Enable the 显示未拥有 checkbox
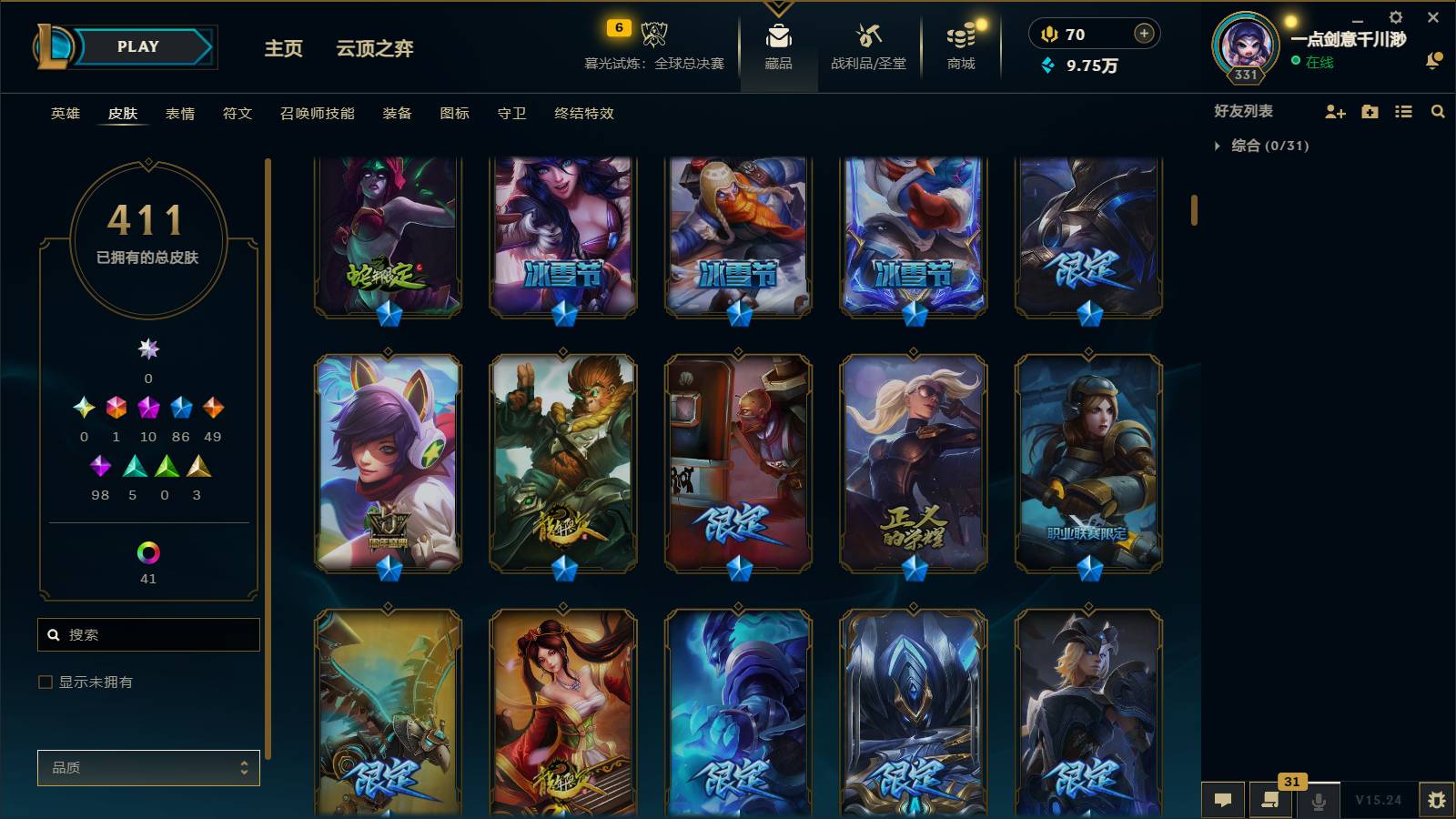 [x=43, y=681]
